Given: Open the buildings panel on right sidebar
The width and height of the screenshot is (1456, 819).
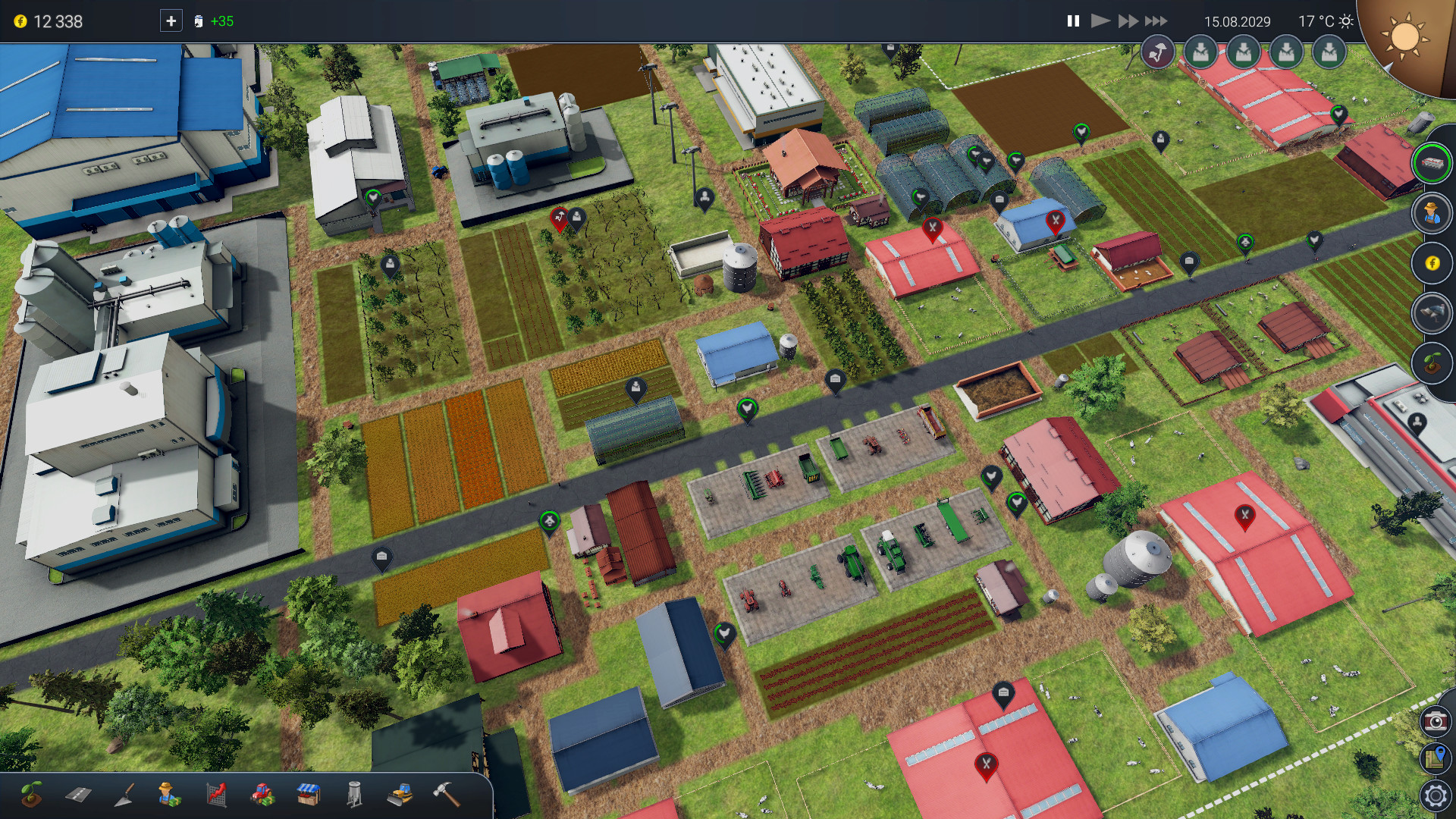Looking at the screenshot, I should coord(1432,164).
